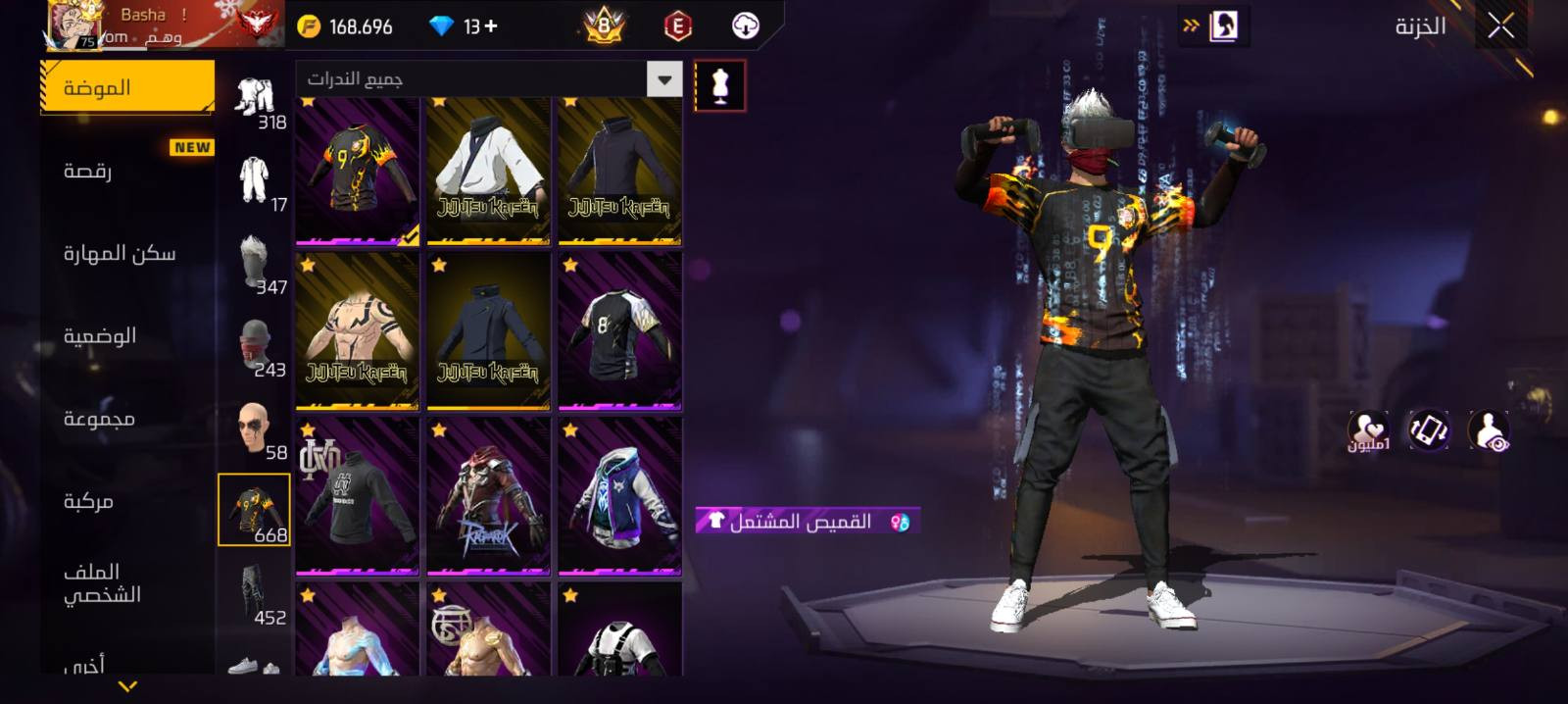Choose the black number 8 jersey
This screenshot has width=1568, height=704.
coord(619,331)
